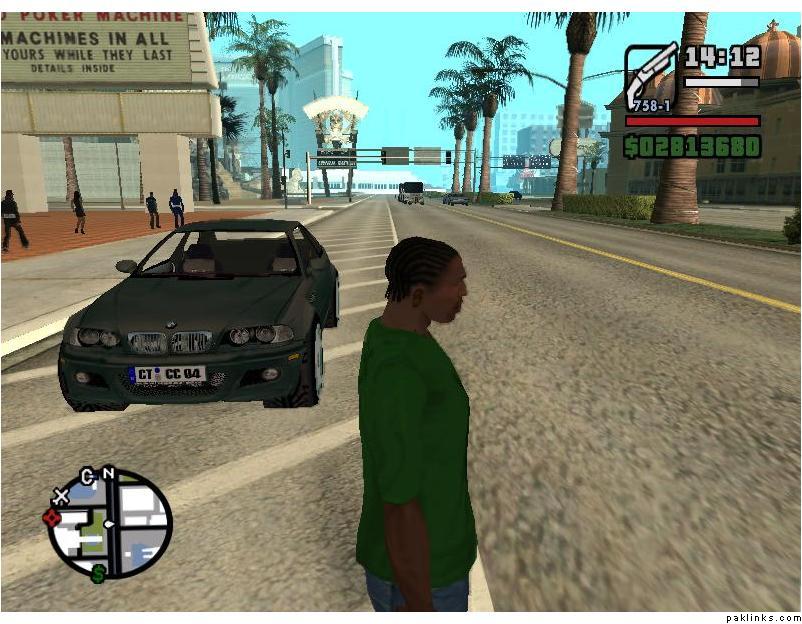802x624 pixels.
Task: Click the N north indicator on the radar
Action: [108, 474]
